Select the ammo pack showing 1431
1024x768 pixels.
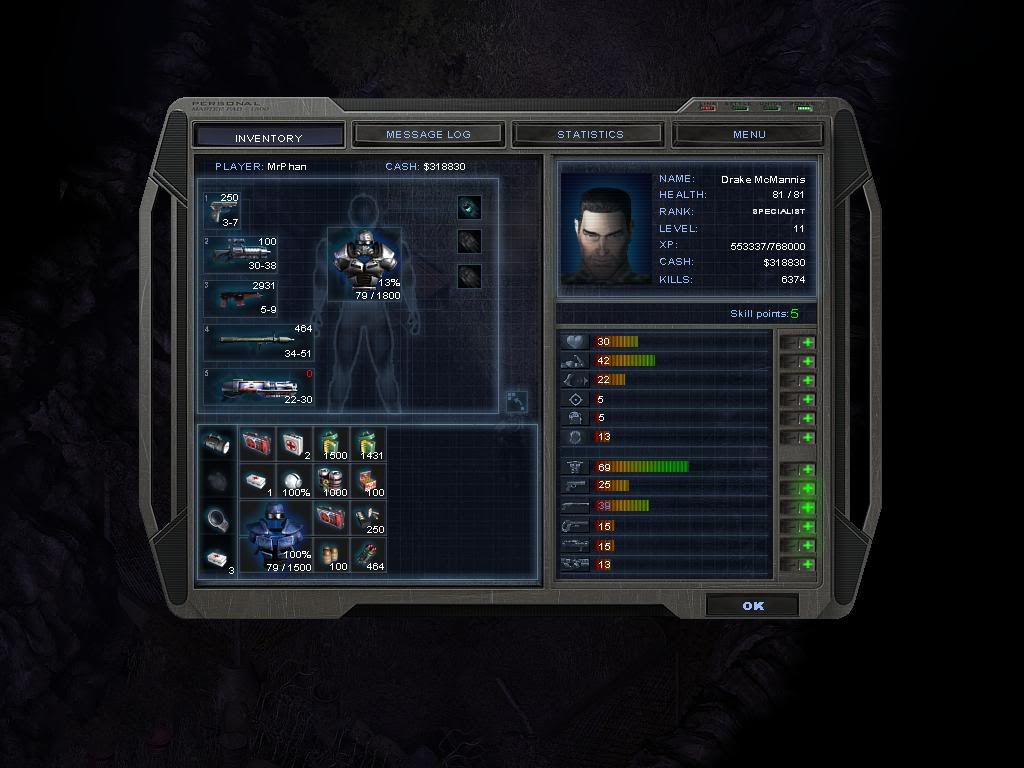pyautogui.click(x=368, y=443)
